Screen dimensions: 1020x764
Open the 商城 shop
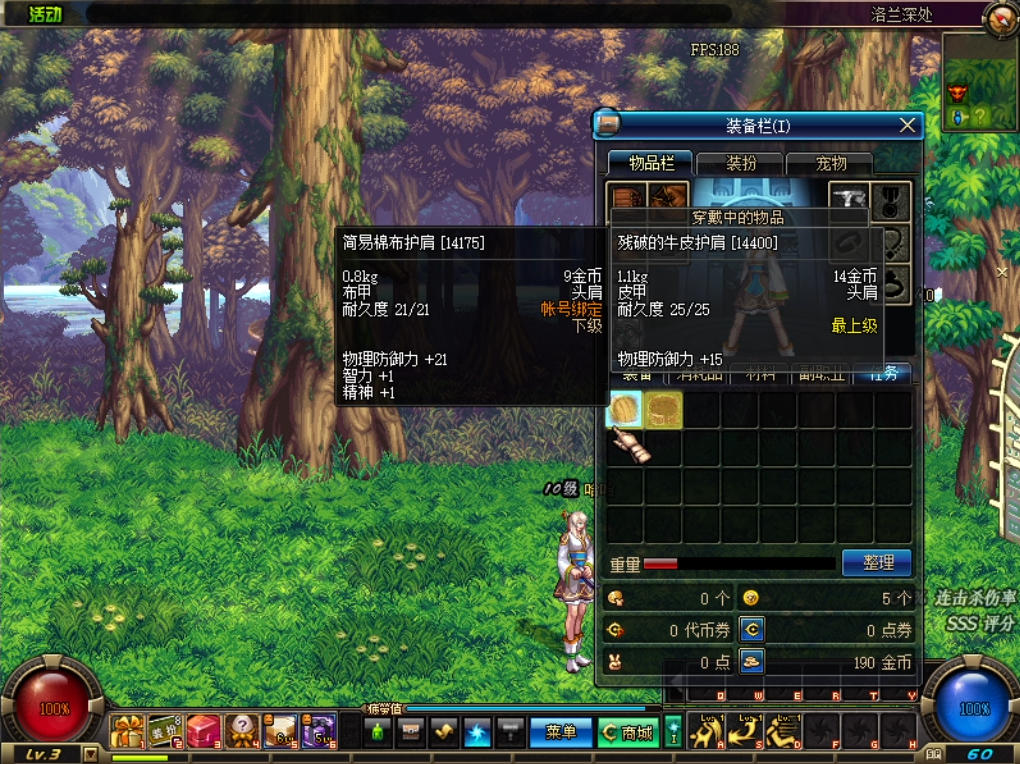(627, 733)
